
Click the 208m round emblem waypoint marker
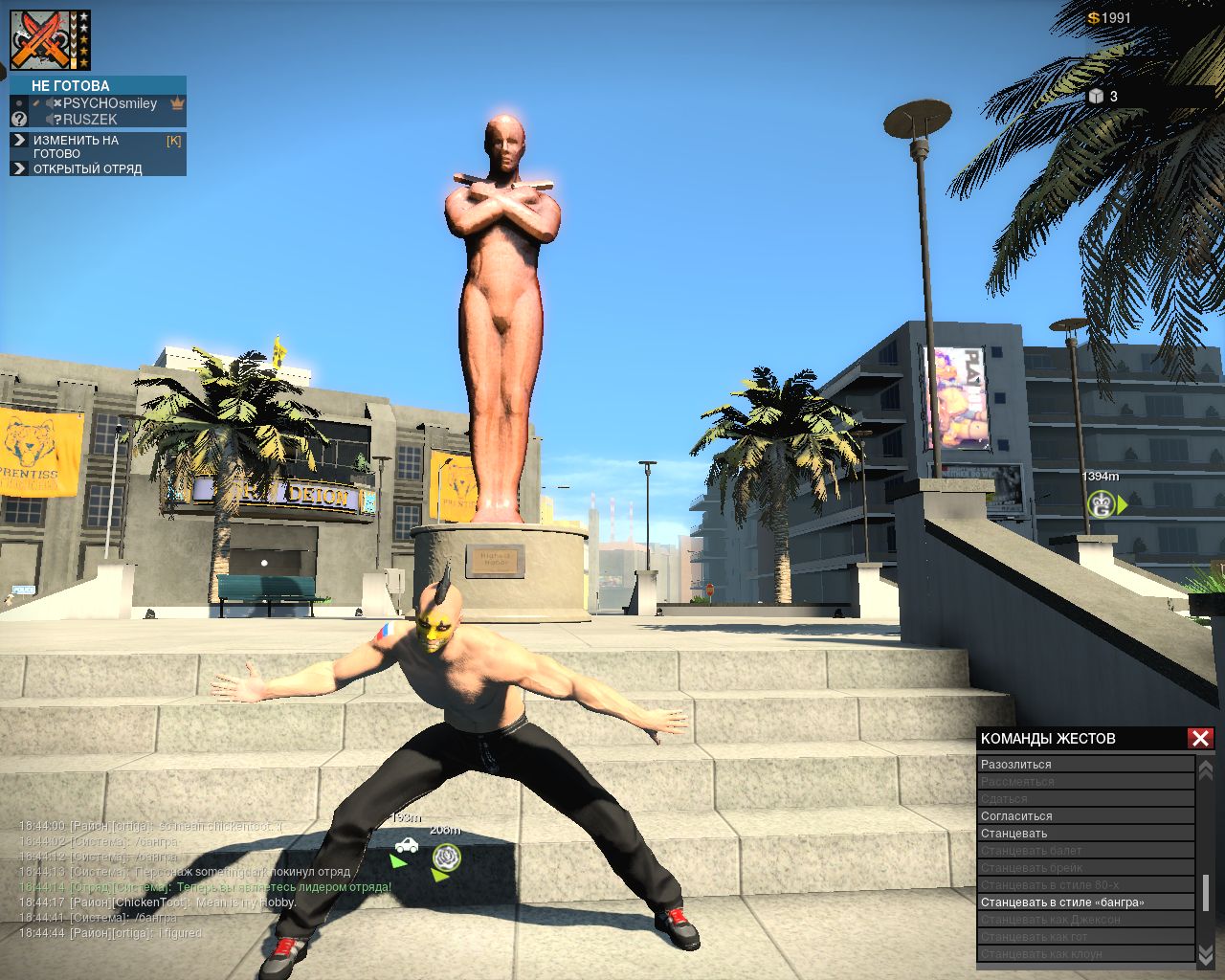pyautogui.click(x=446, y=857)
